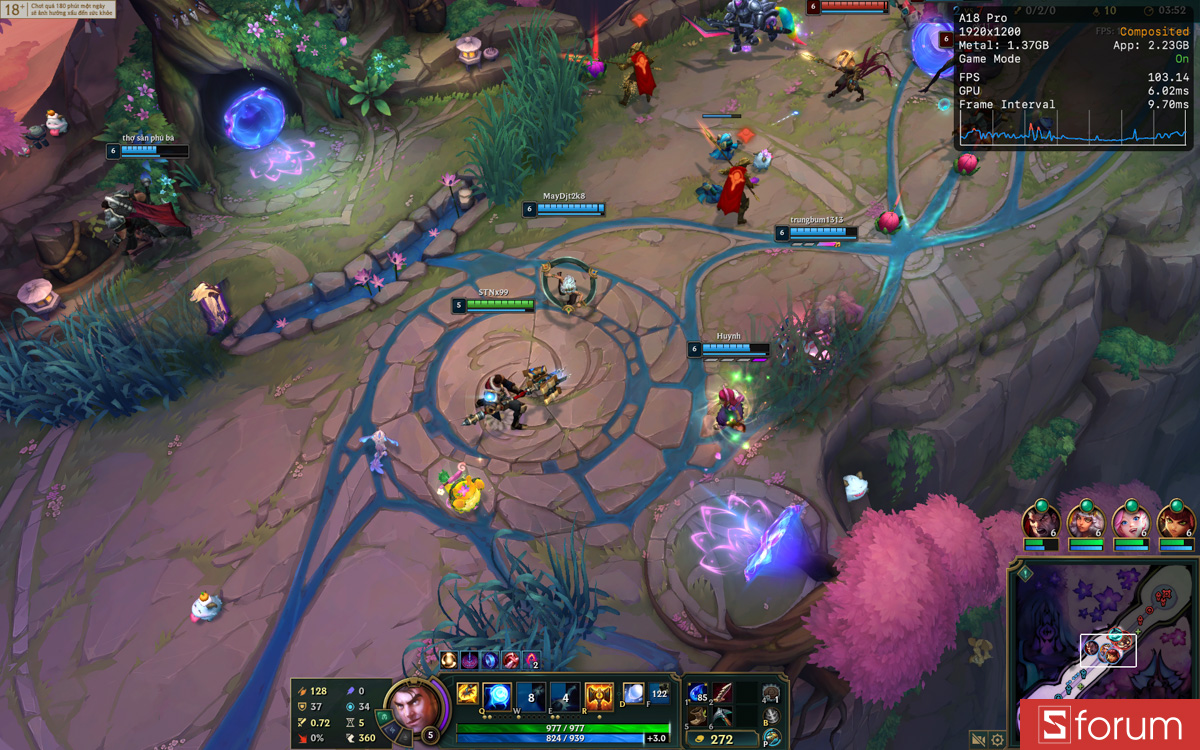Toggle the camera lock beside the minimap
Viewport: 1200px width, 750px height.
(x=979, y=740)
